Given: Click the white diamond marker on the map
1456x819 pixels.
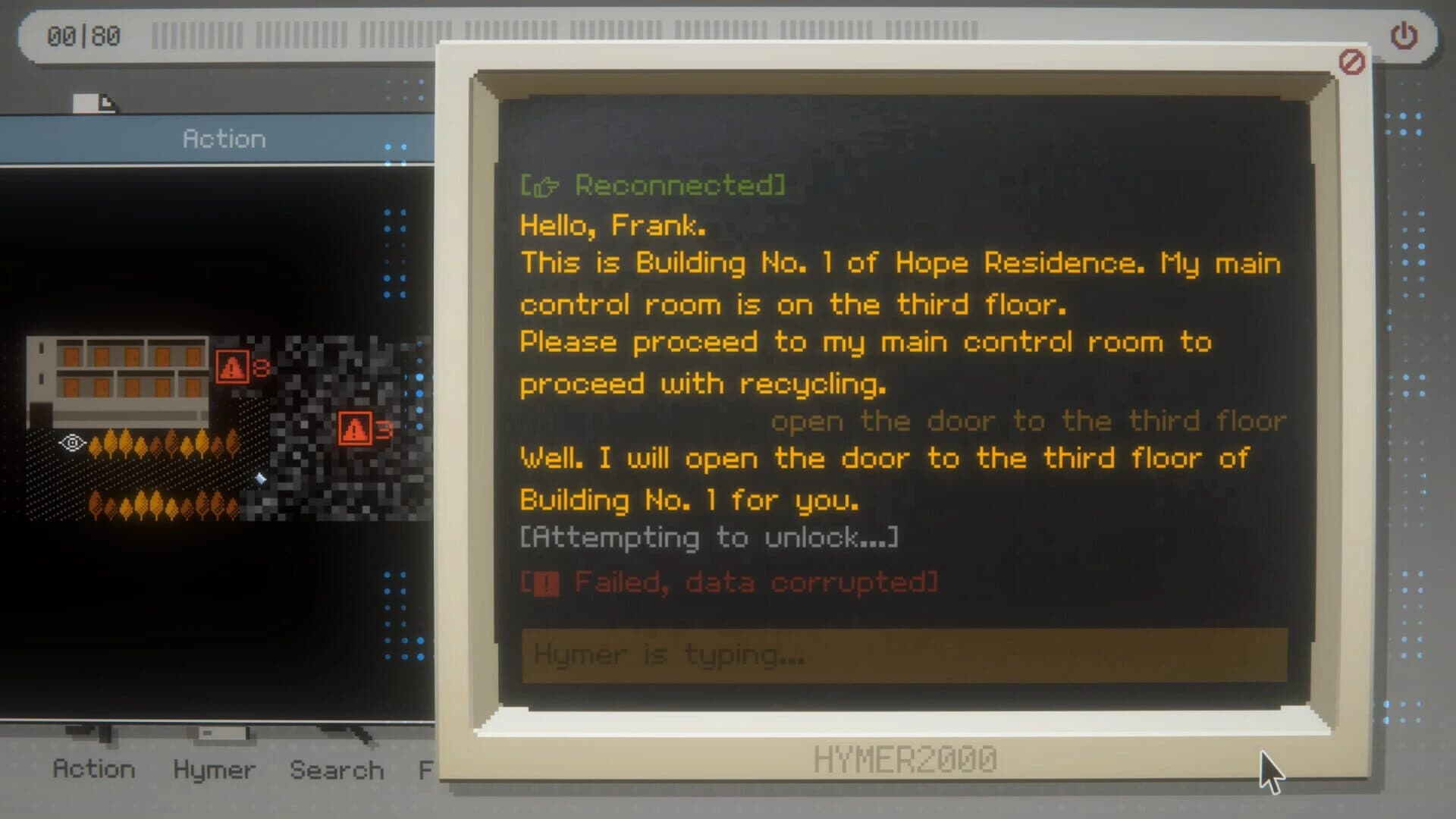Looking at the screenshot, I should point(259,479).
